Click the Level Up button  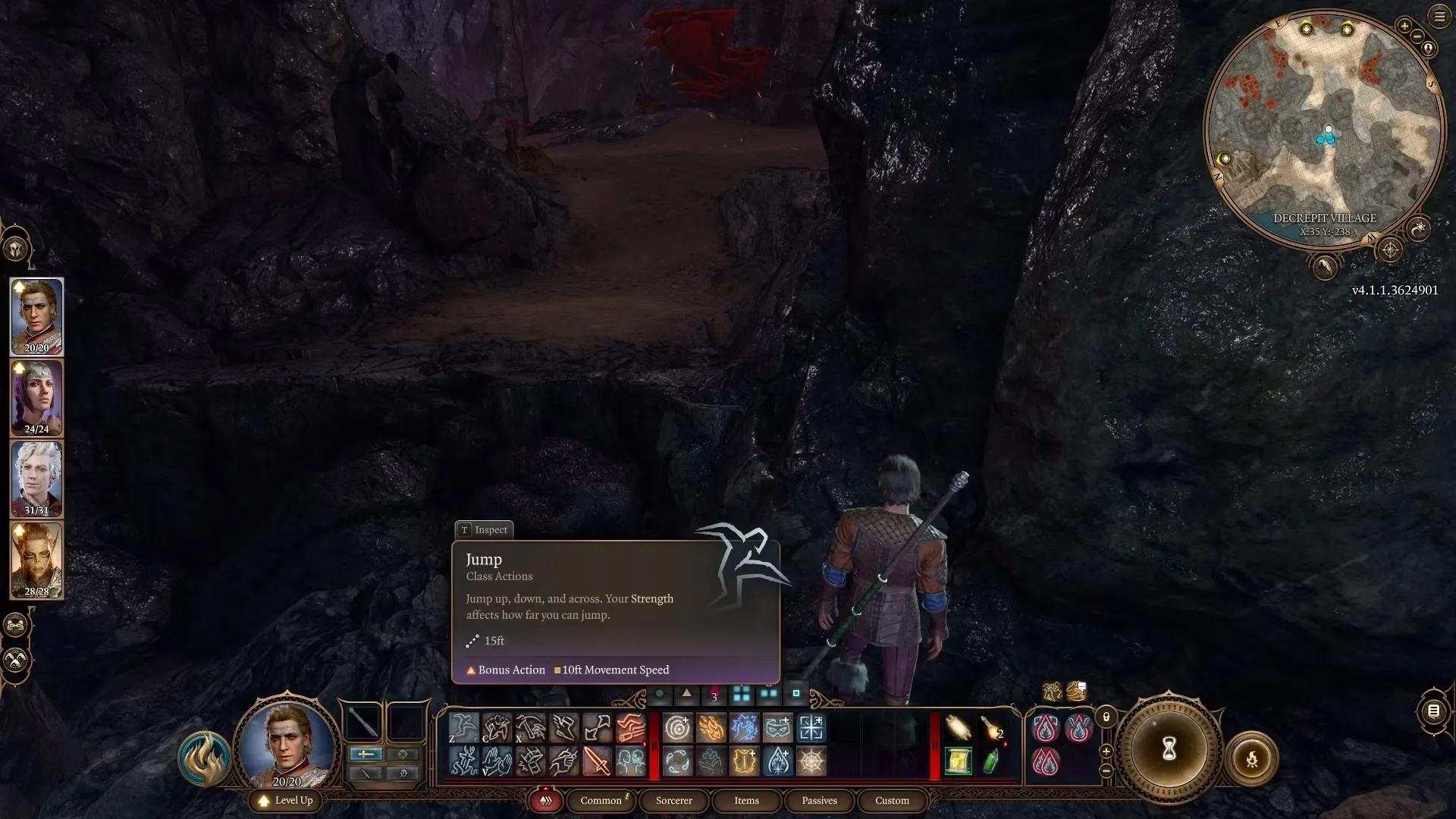point(286,800)
